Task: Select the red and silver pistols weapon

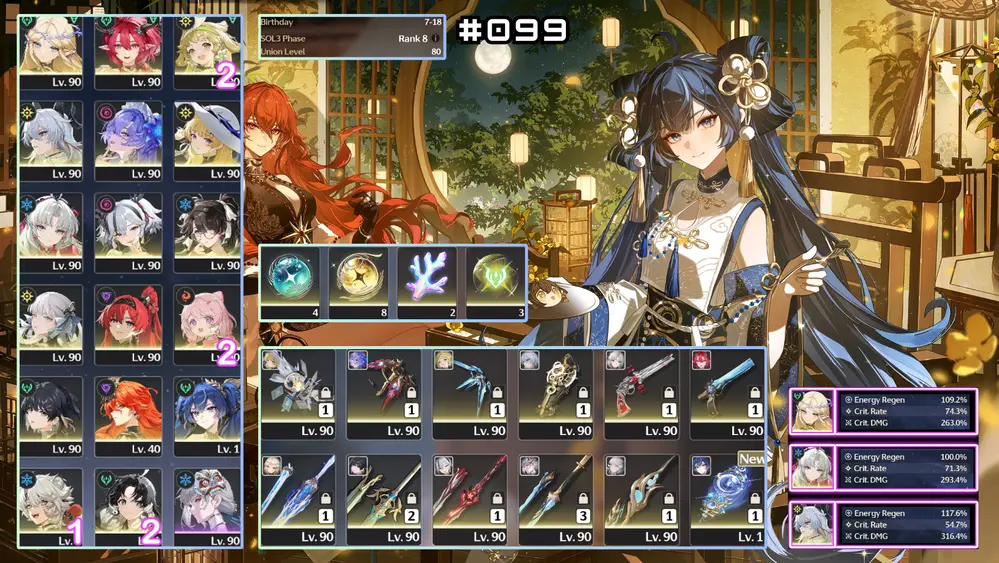Action: (x=641, y=390)
